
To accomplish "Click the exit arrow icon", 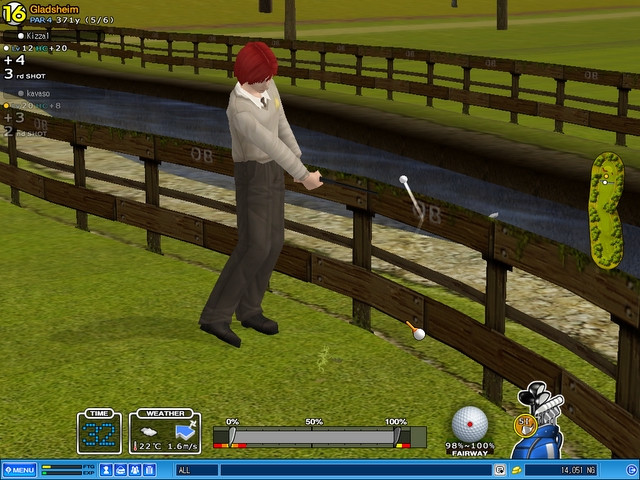I will (x=629, y=470).
